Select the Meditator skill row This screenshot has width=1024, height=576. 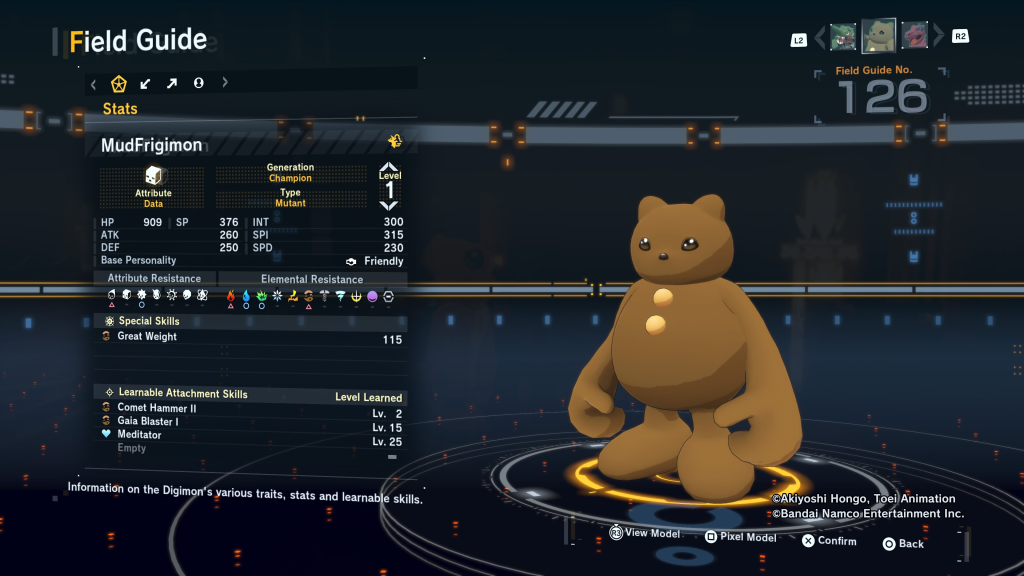250,436
